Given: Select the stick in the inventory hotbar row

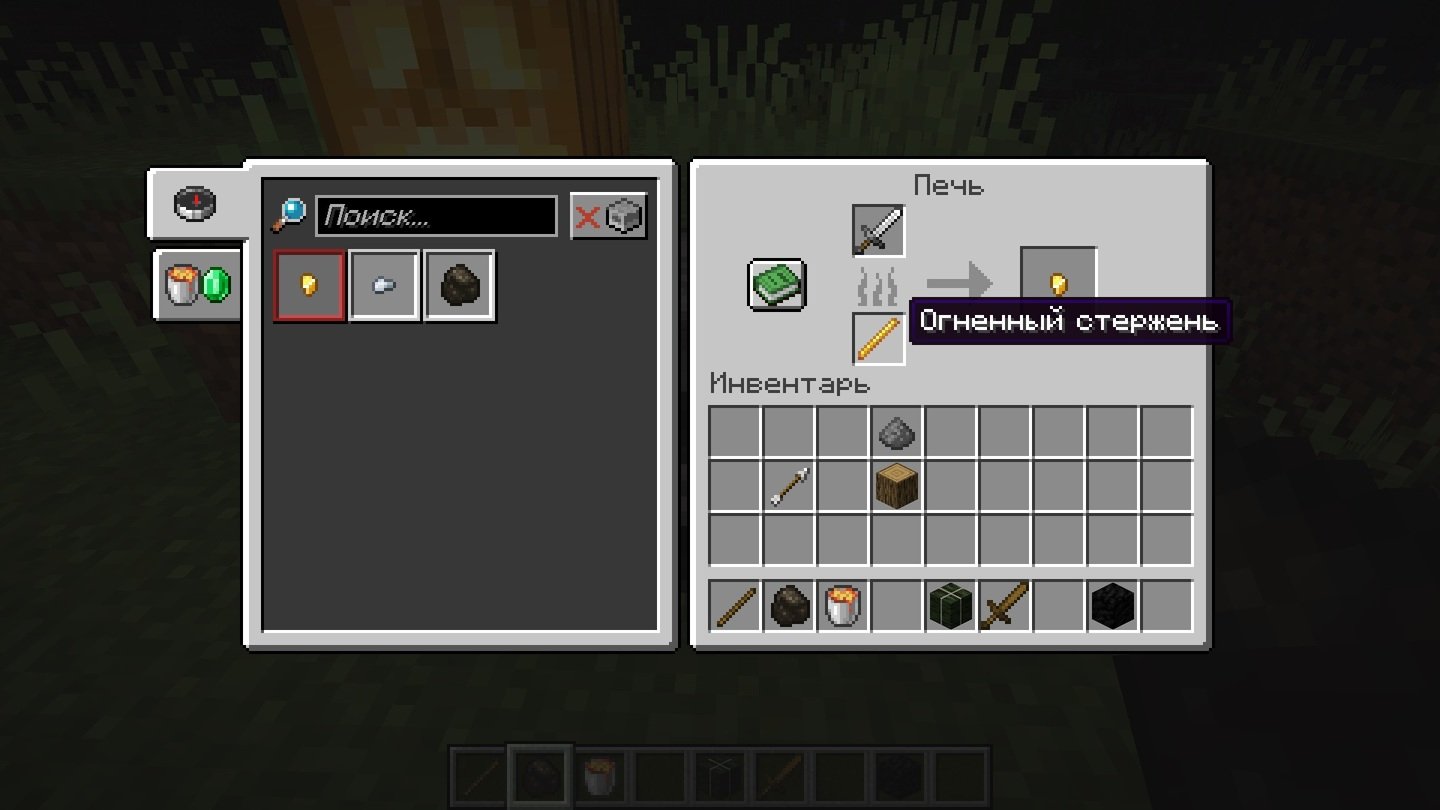Looking at the screenshot, I should click(x=735, y=606).
